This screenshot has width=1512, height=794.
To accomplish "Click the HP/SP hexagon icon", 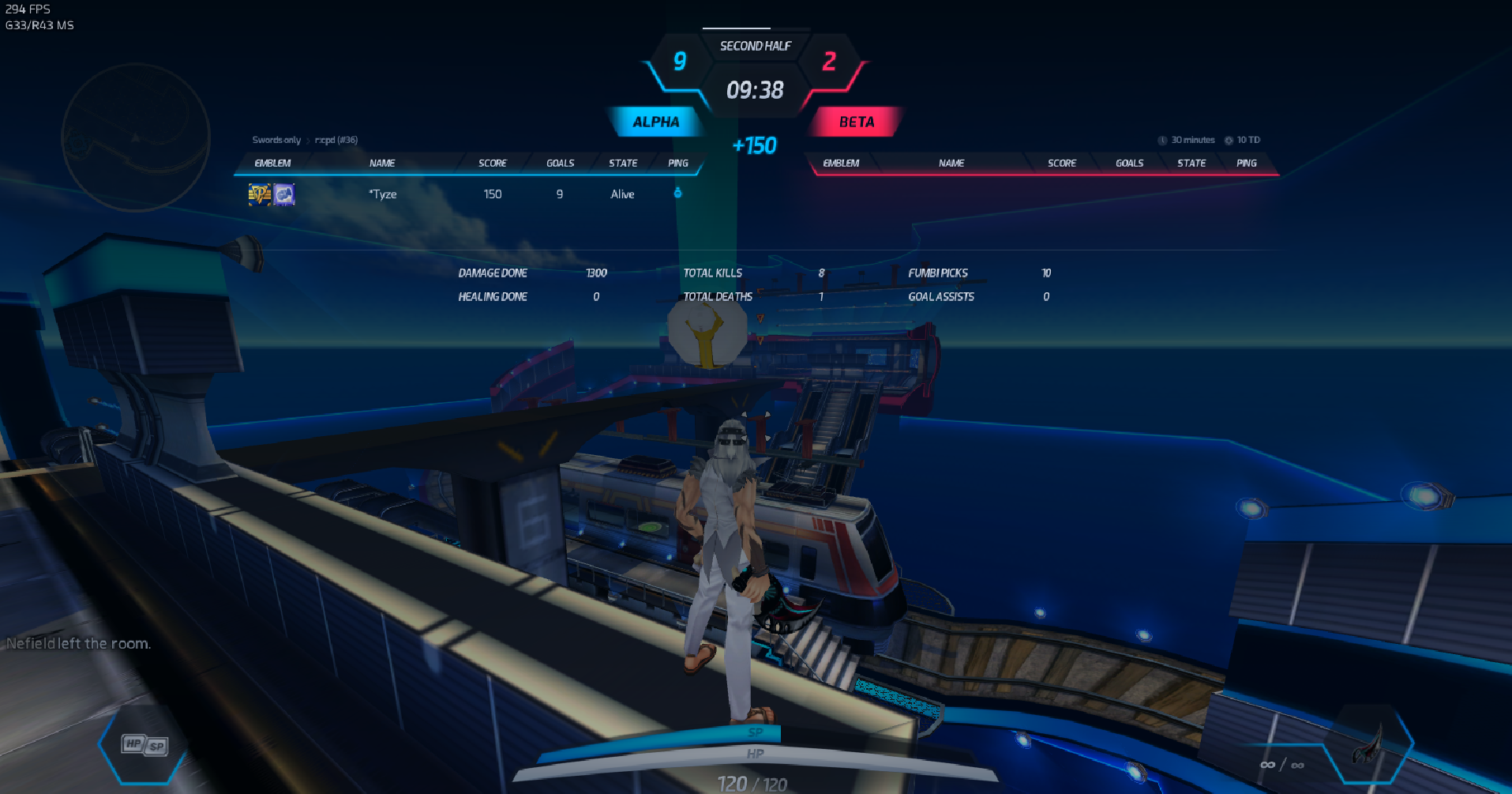I will click(x=144, y=745).
